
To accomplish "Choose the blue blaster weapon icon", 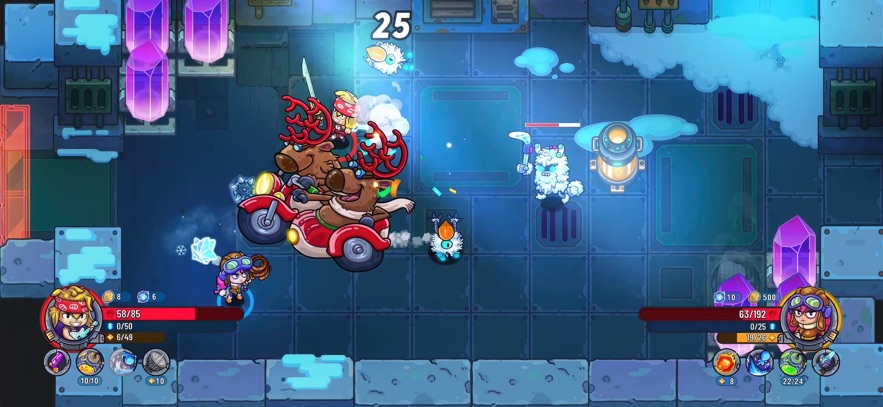I will point(825,361).
